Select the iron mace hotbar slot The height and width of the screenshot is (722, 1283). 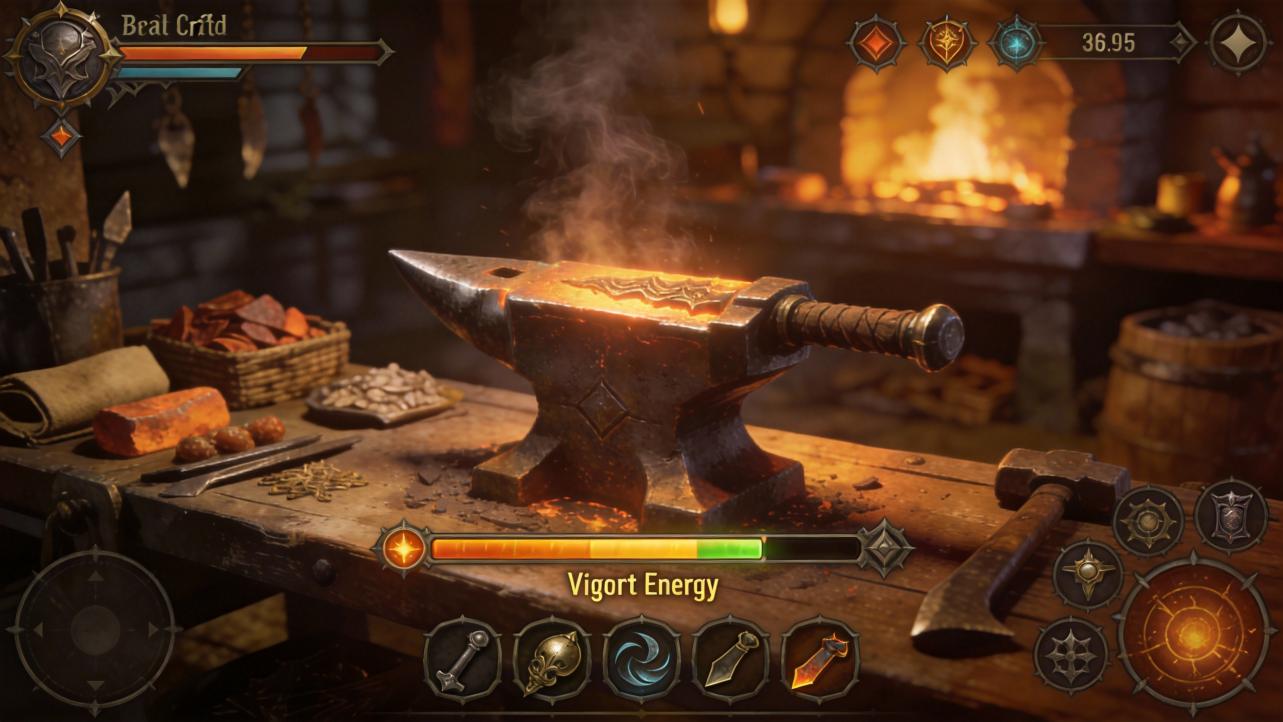462,658
